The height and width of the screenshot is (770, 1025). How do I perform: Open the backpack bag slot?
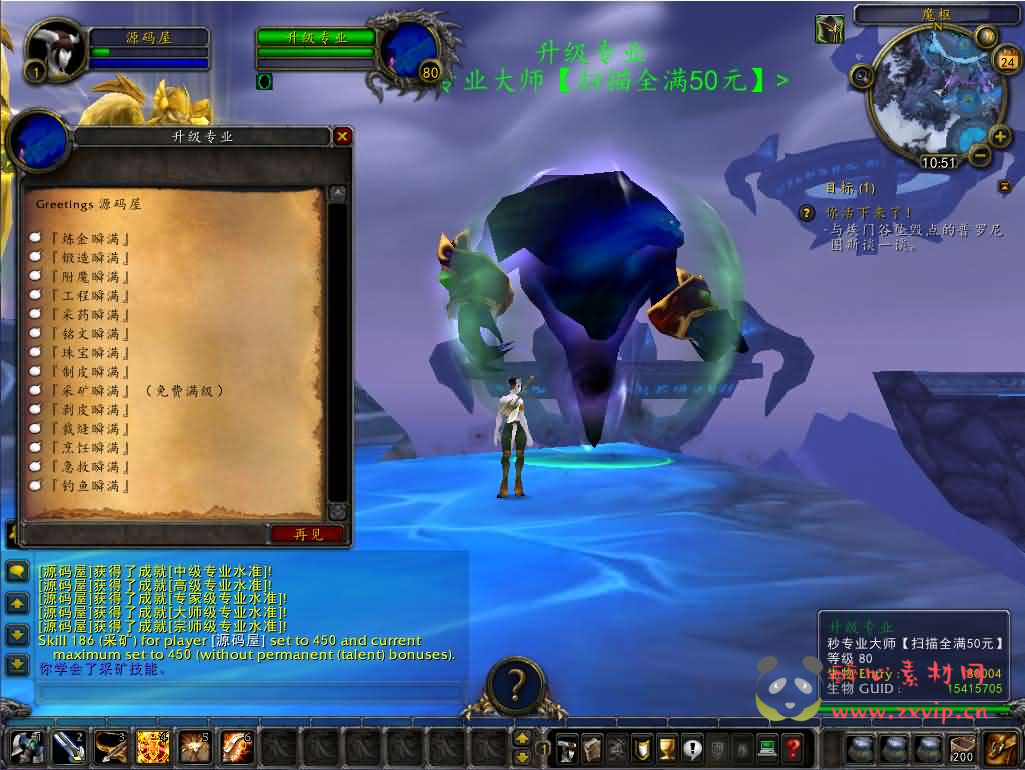click(x=1000, y=747)
